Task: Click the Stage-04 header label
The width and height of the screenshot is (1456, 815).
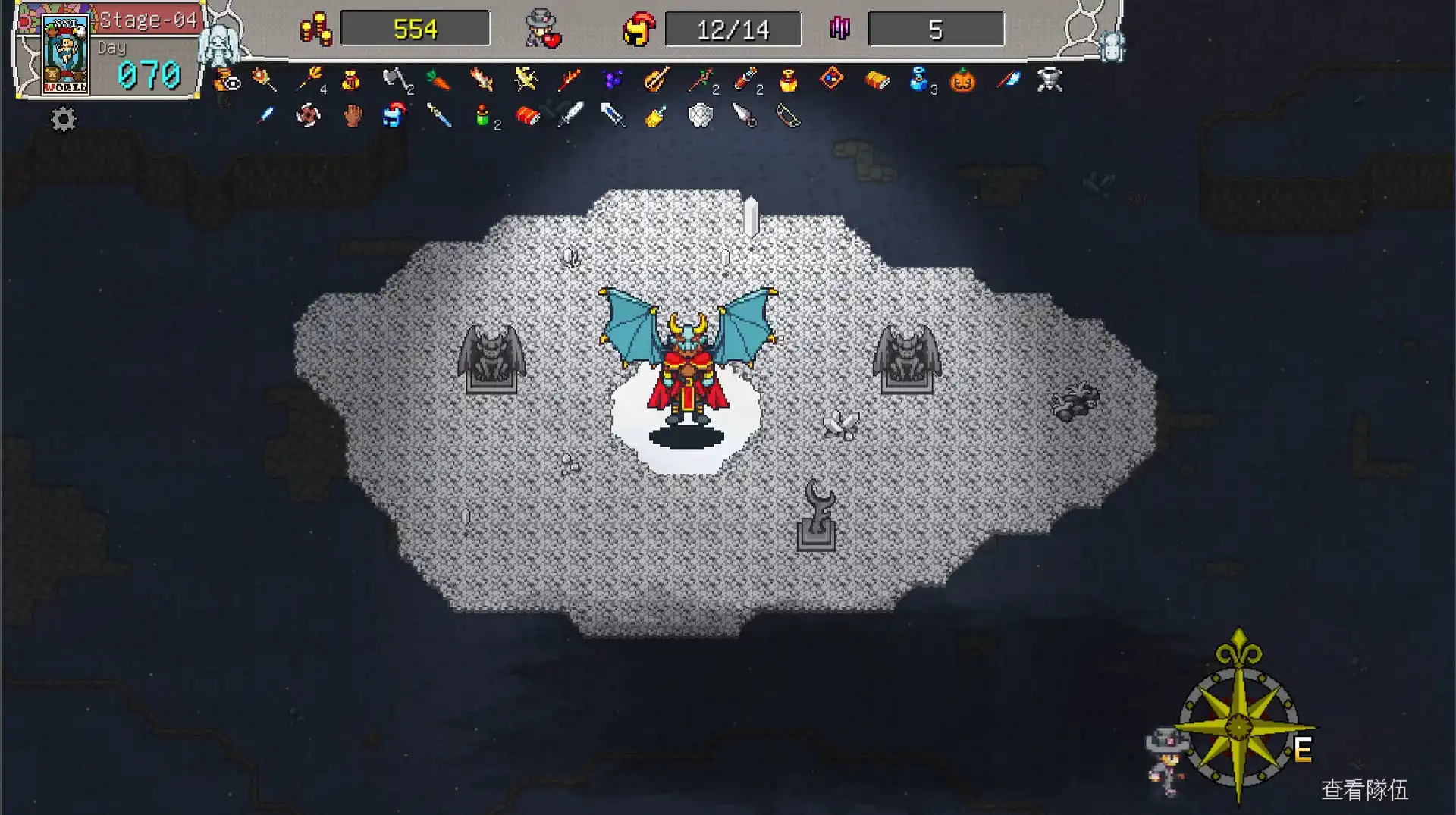Action: (x=149, y=20)
